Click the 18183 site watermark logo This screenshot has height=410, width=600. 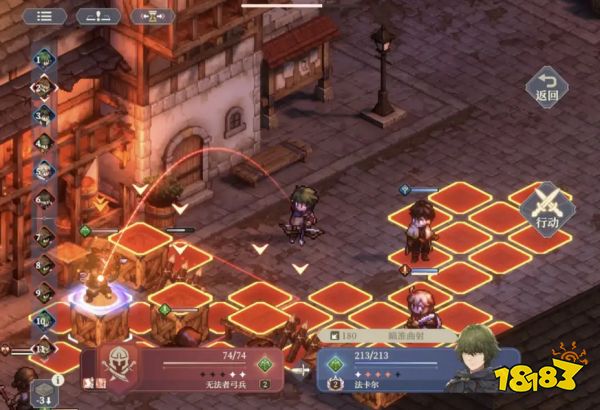coord(553,385)
